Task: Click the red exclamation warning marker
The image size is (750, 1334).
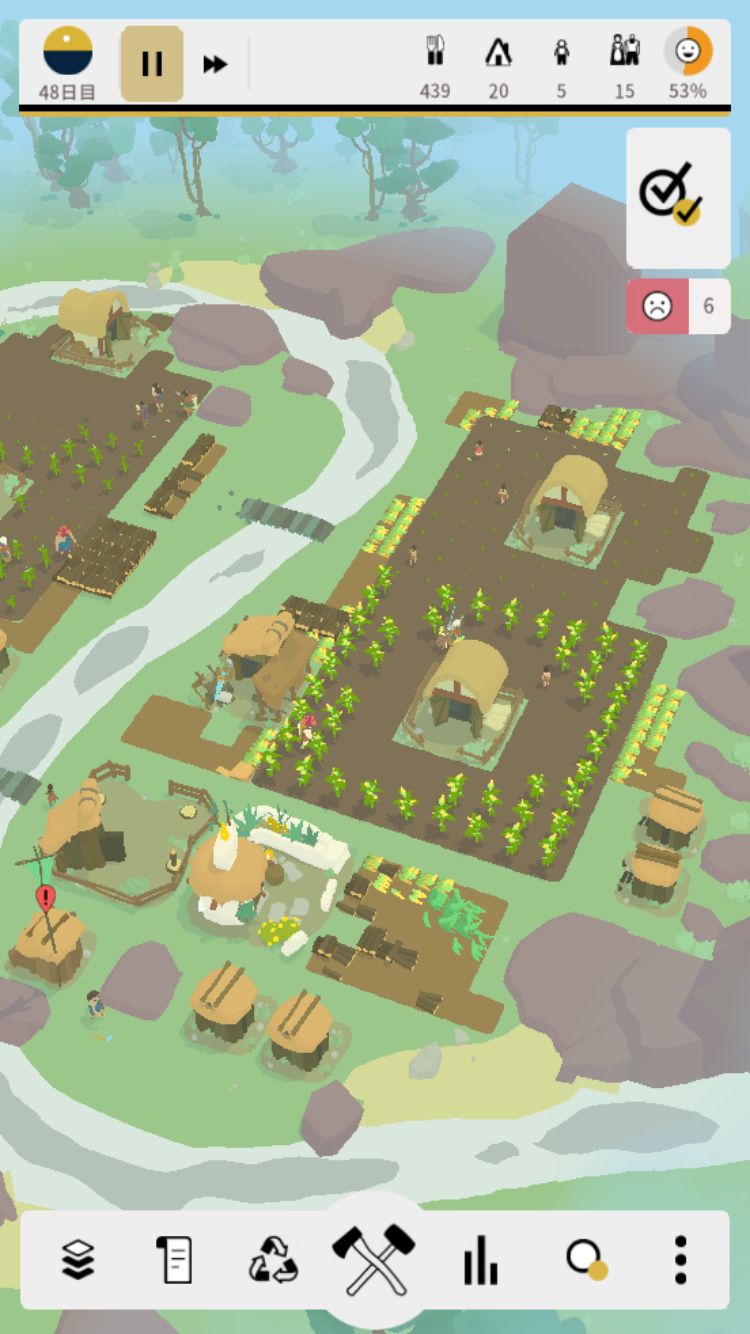Action: pos(45,897)
